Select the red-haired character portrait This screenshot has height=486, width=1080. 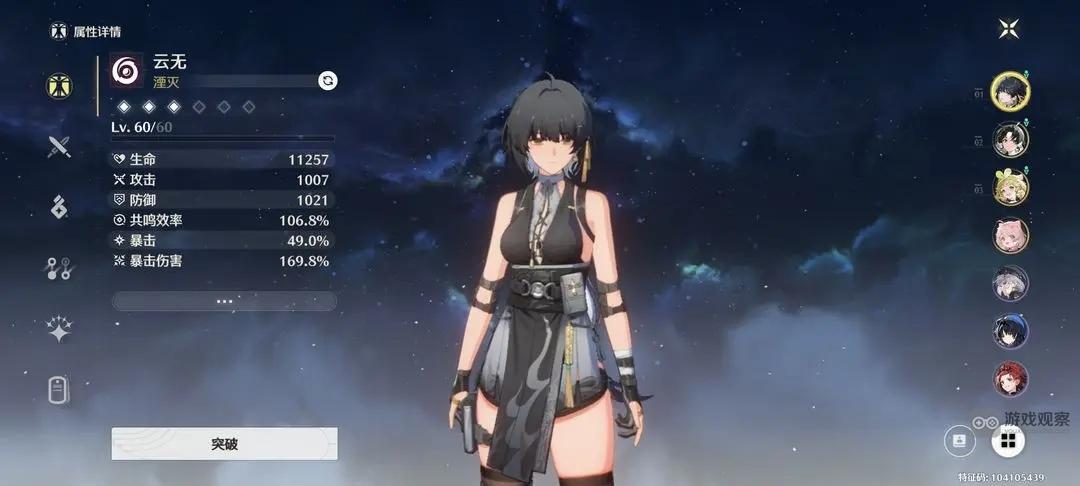[x=1010, y=379]
